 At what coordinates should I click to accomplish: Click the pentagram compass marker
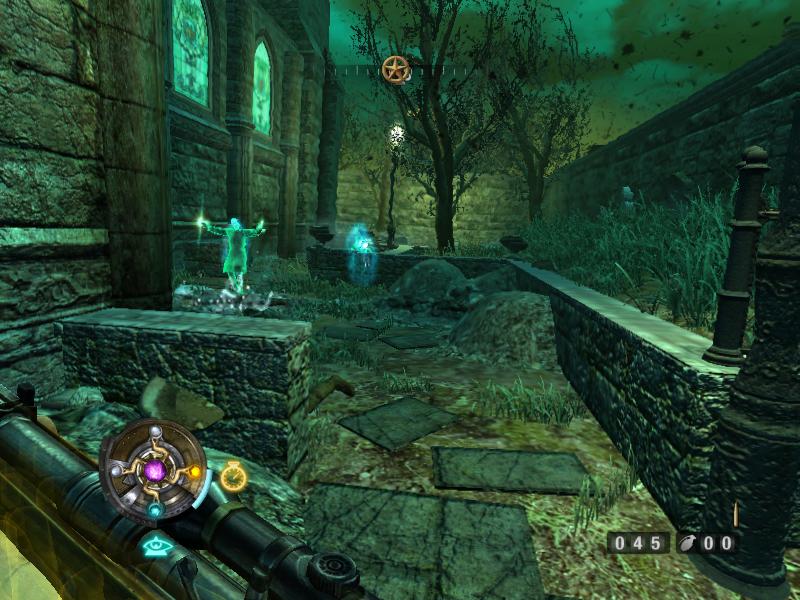[395, 69]
